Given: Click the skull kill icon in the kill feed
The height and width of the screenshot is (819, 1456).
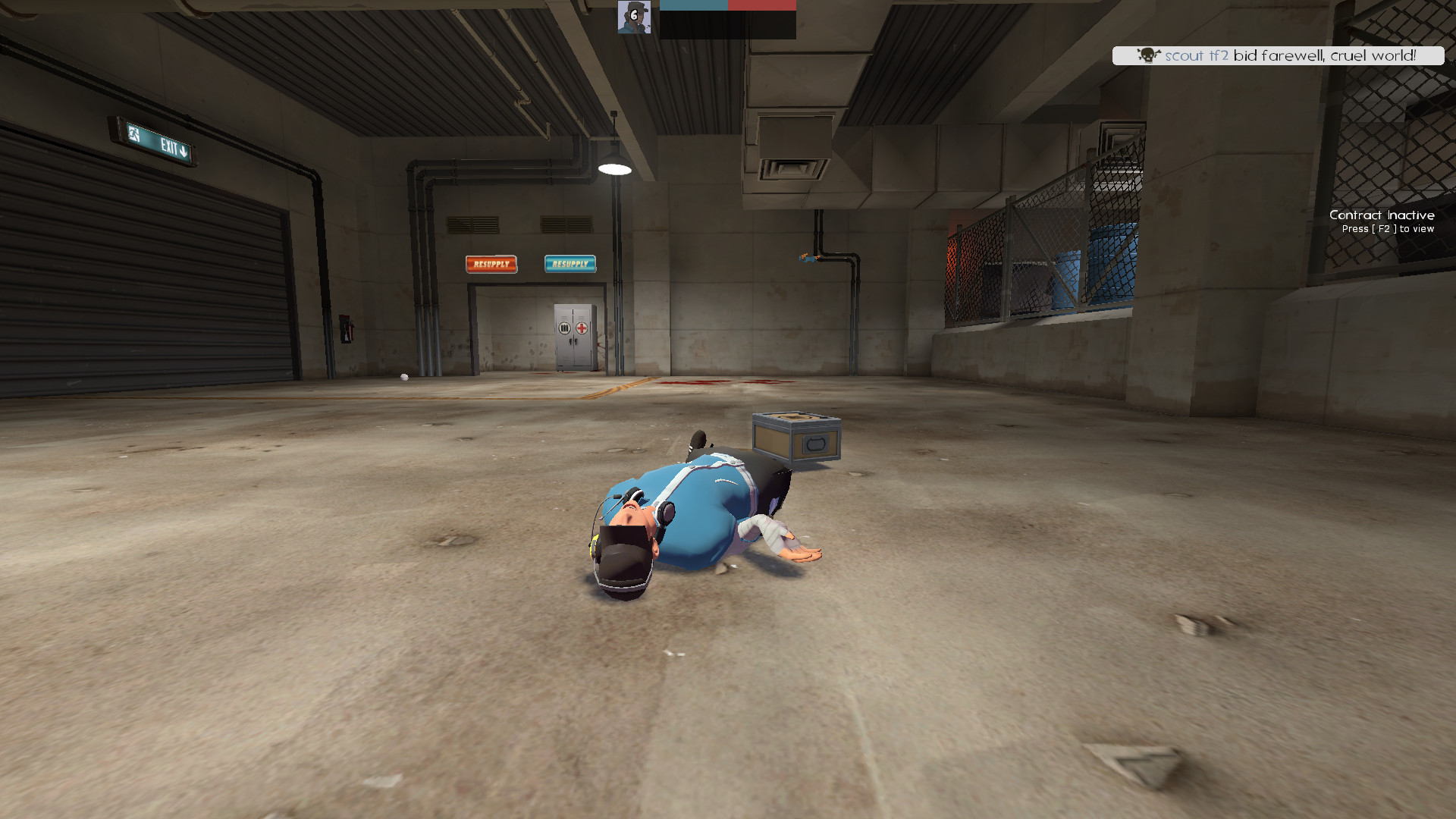Looking at the screenshot, I should (x=1147, y=55).
